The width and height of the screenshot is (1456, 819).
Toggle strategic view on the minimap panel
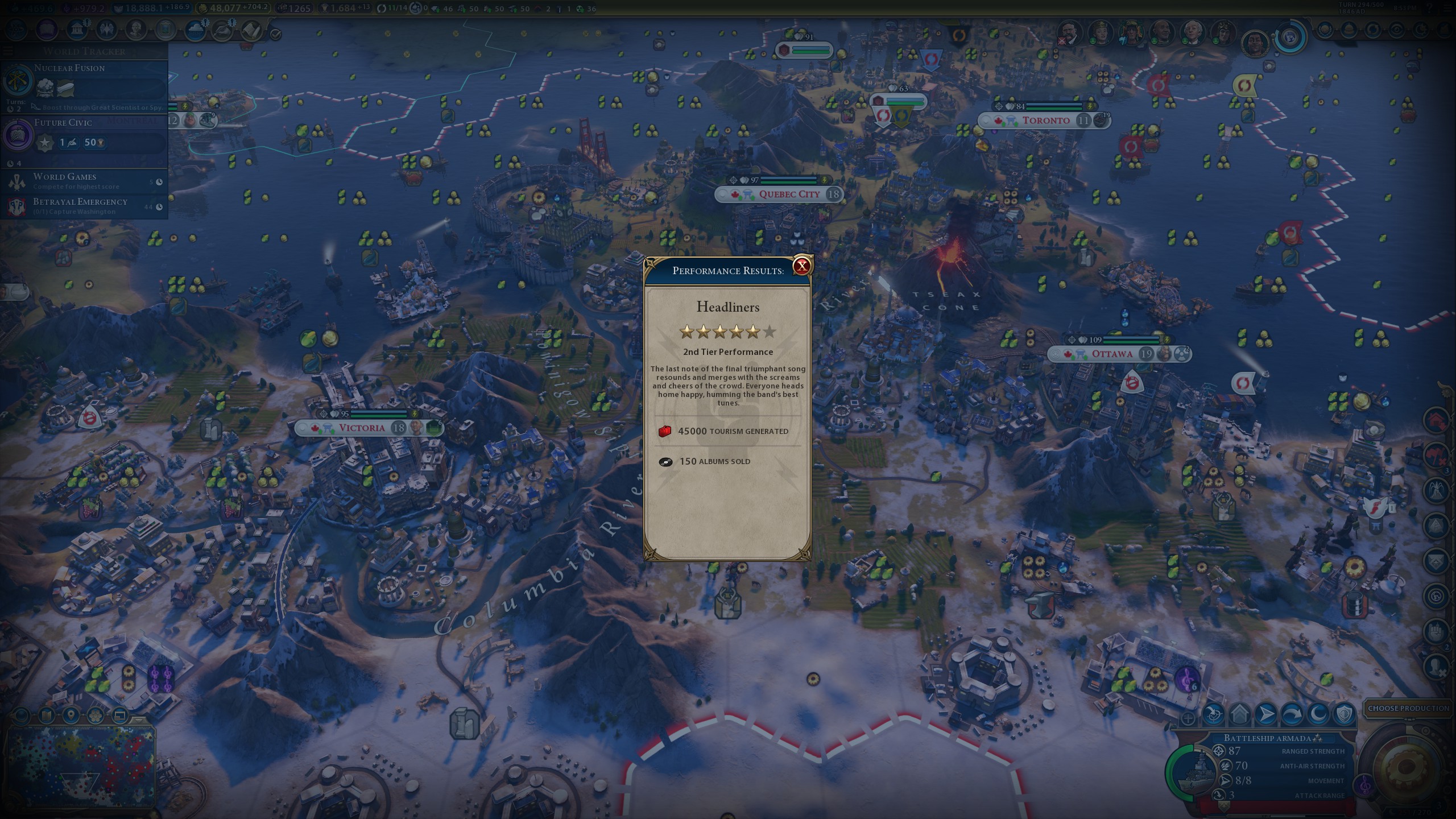click(x=119, y=717)
